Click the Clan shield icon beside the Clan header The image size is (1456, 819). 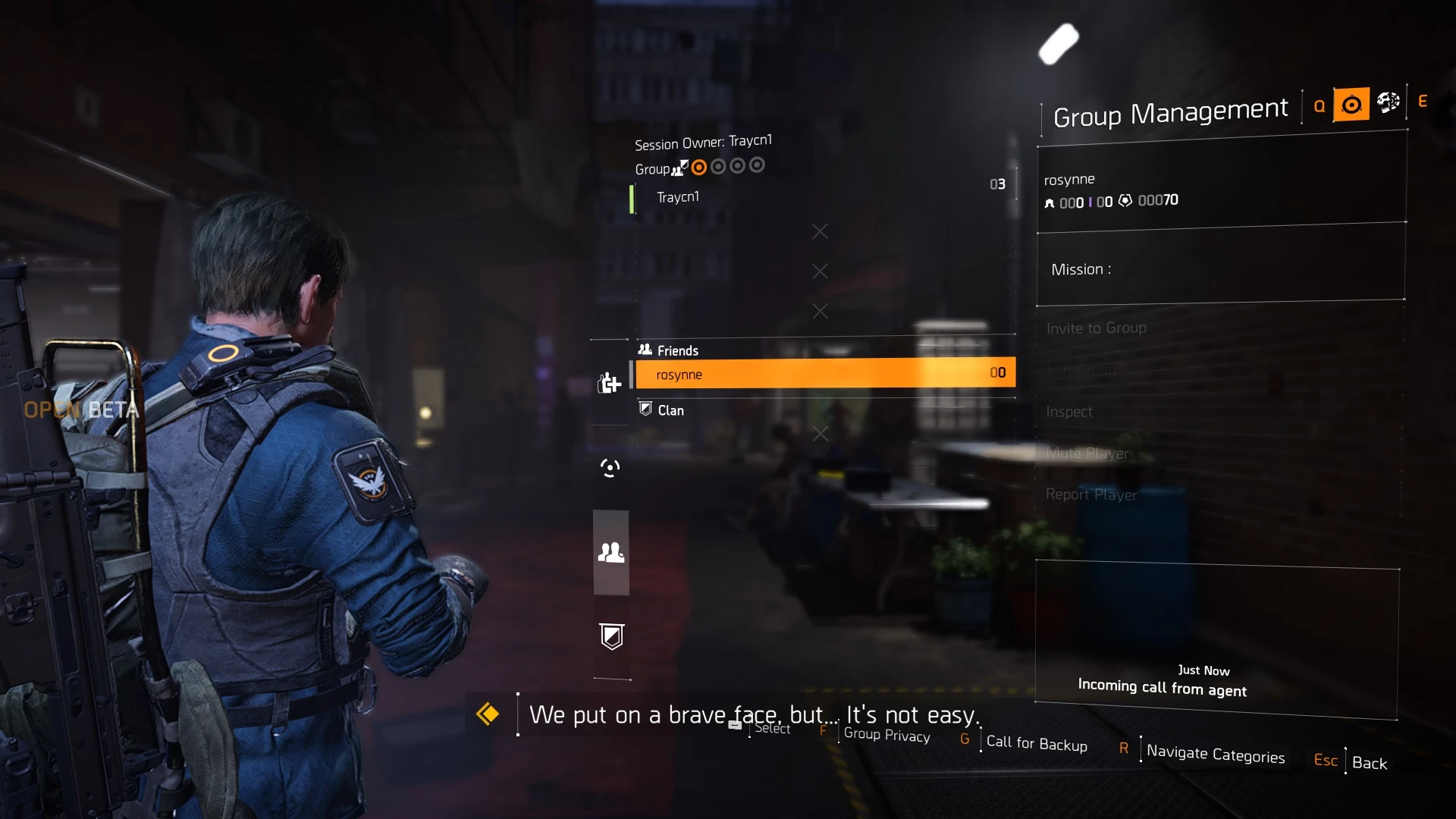(x=645, y=409)
